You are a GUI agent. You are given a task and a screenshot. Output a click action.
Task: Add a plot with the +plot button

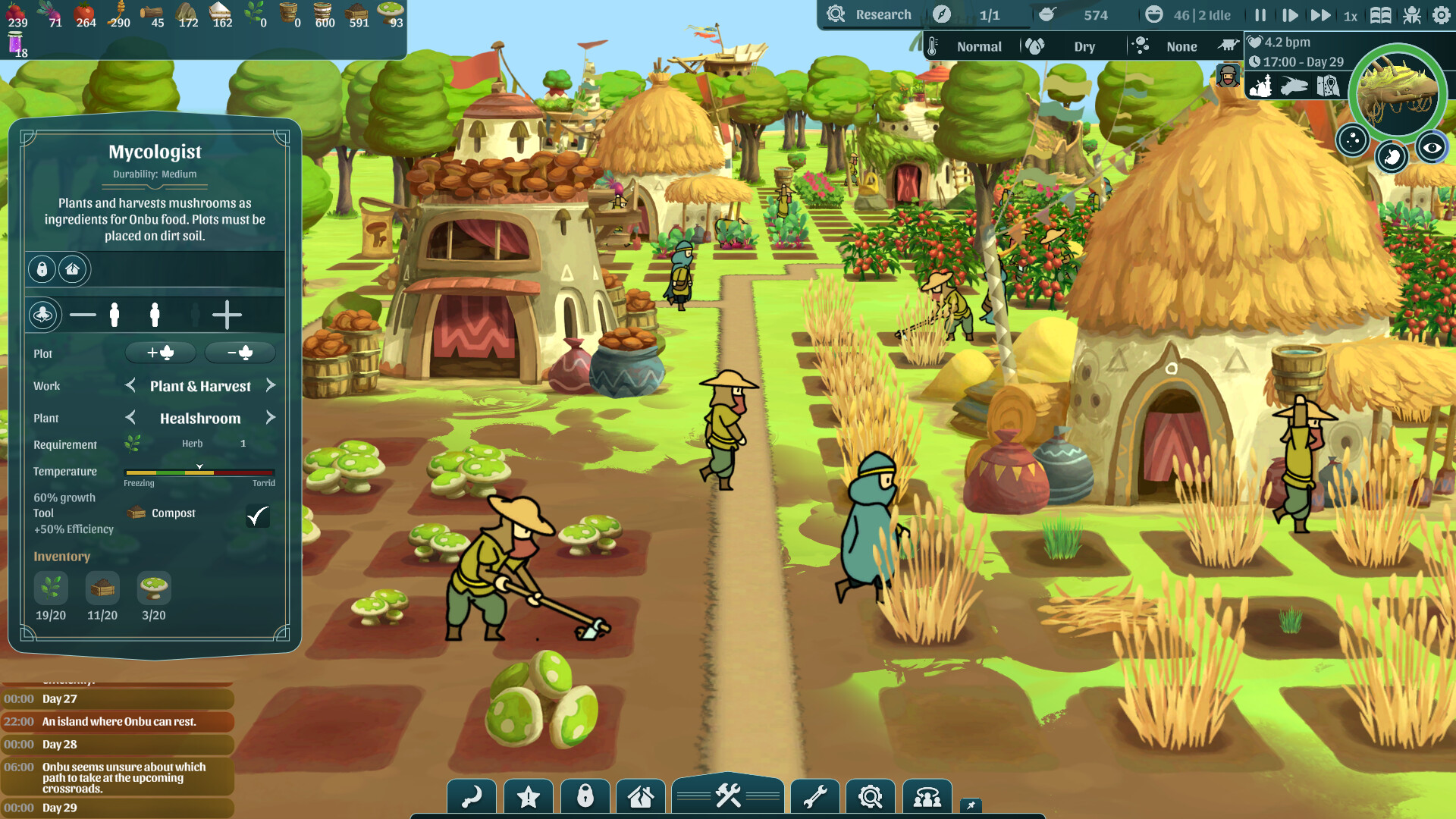point(160,352)
